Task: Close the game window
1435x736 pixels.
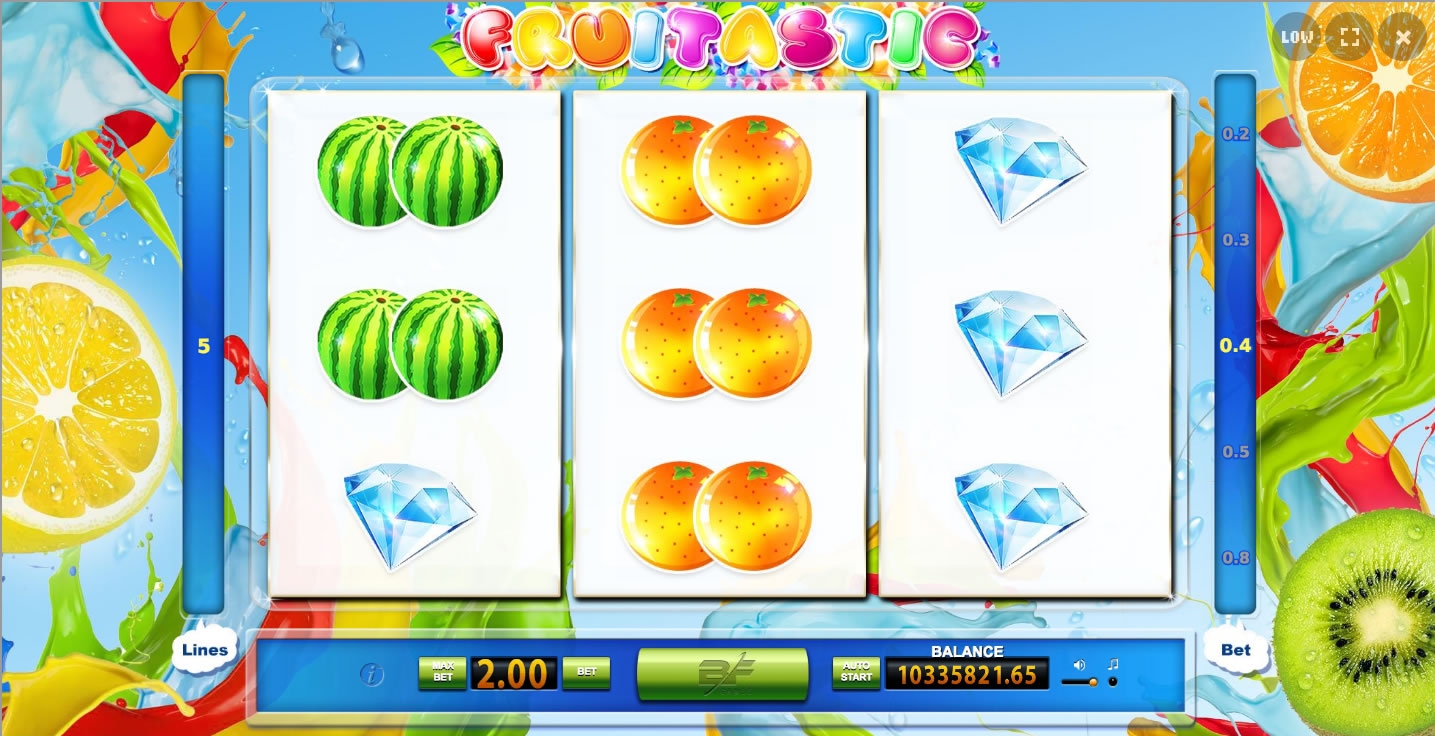Action: (1403, 38)
